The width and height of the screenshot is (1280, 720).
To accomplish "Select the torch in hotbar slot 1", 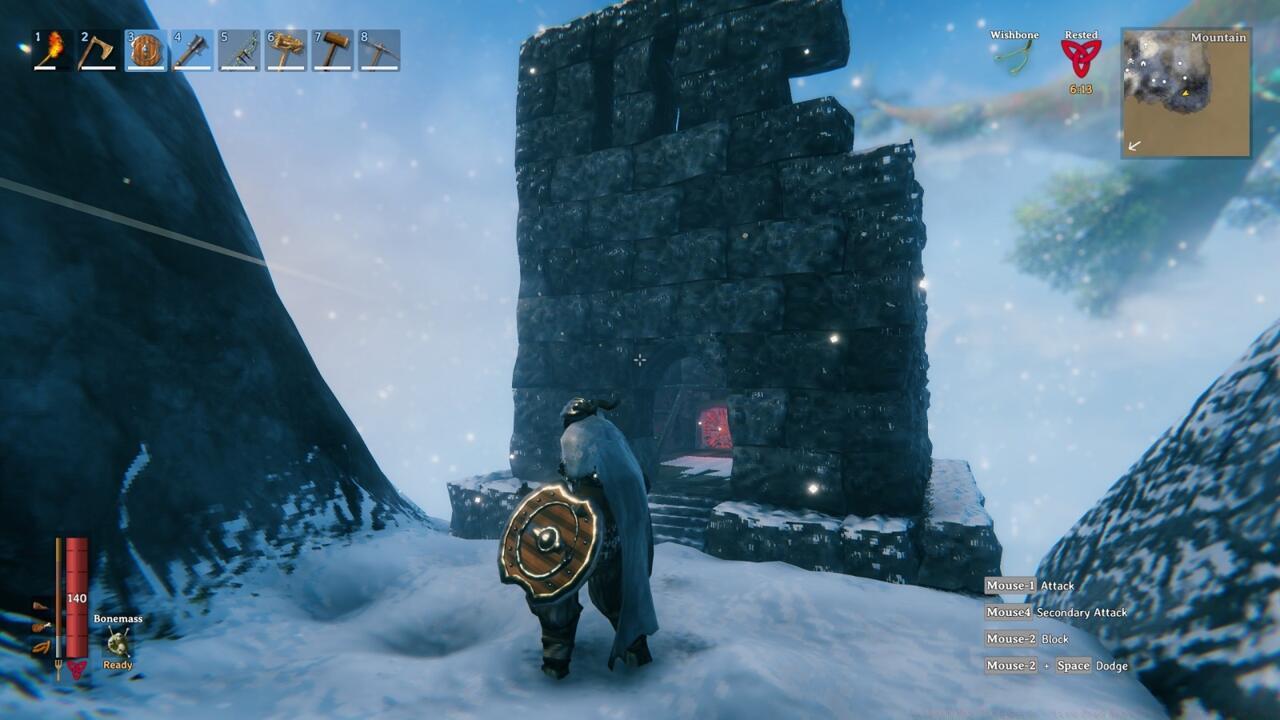I will (52, 50).
